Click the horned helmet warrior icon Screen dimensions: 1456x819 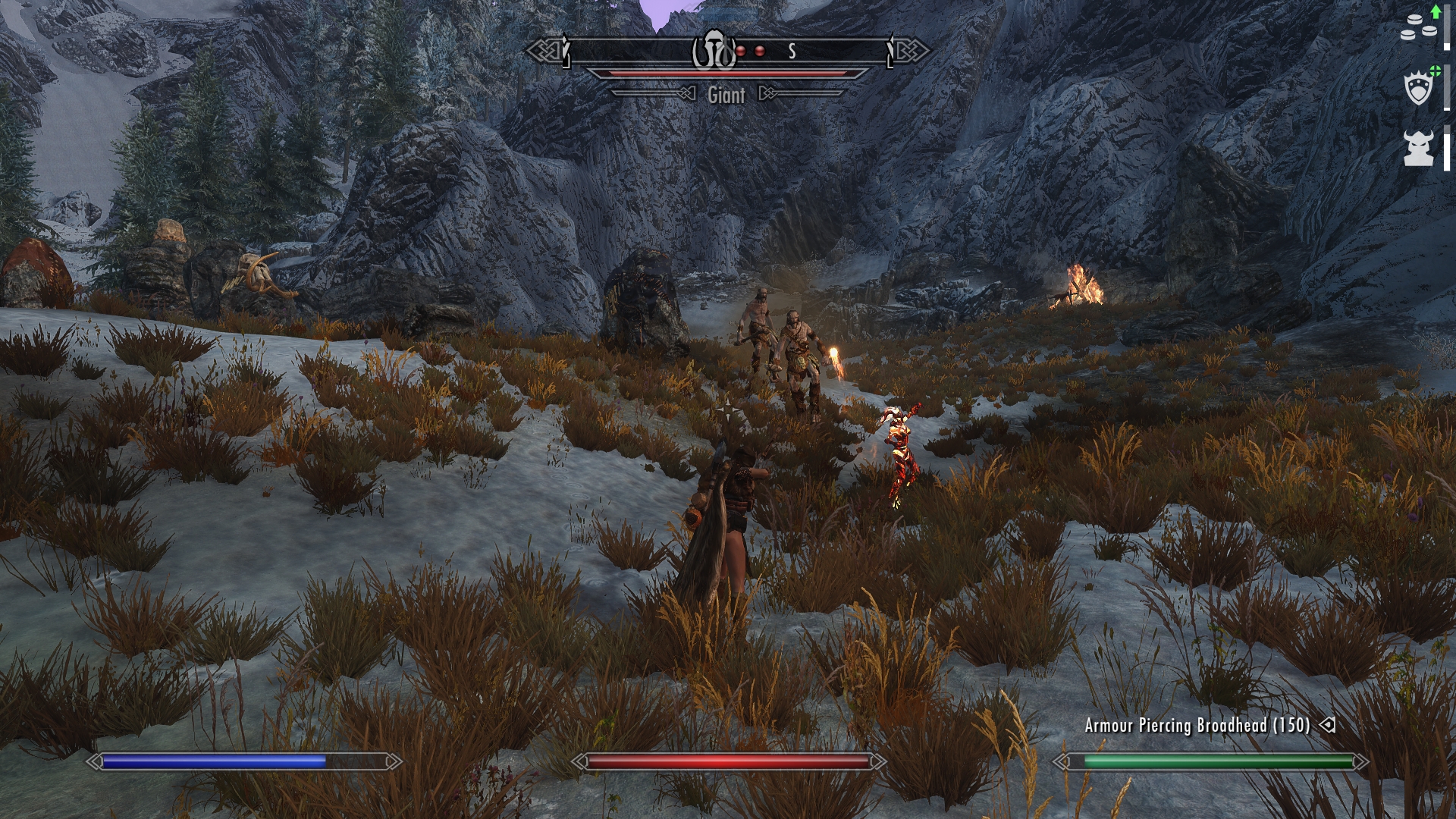[x=1418, y=147]
